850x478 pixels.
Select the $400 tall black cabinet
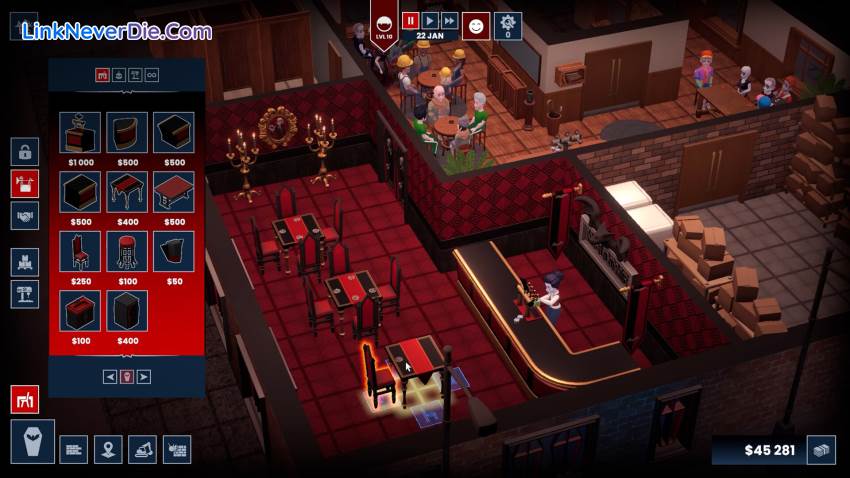tap(127, 310)
